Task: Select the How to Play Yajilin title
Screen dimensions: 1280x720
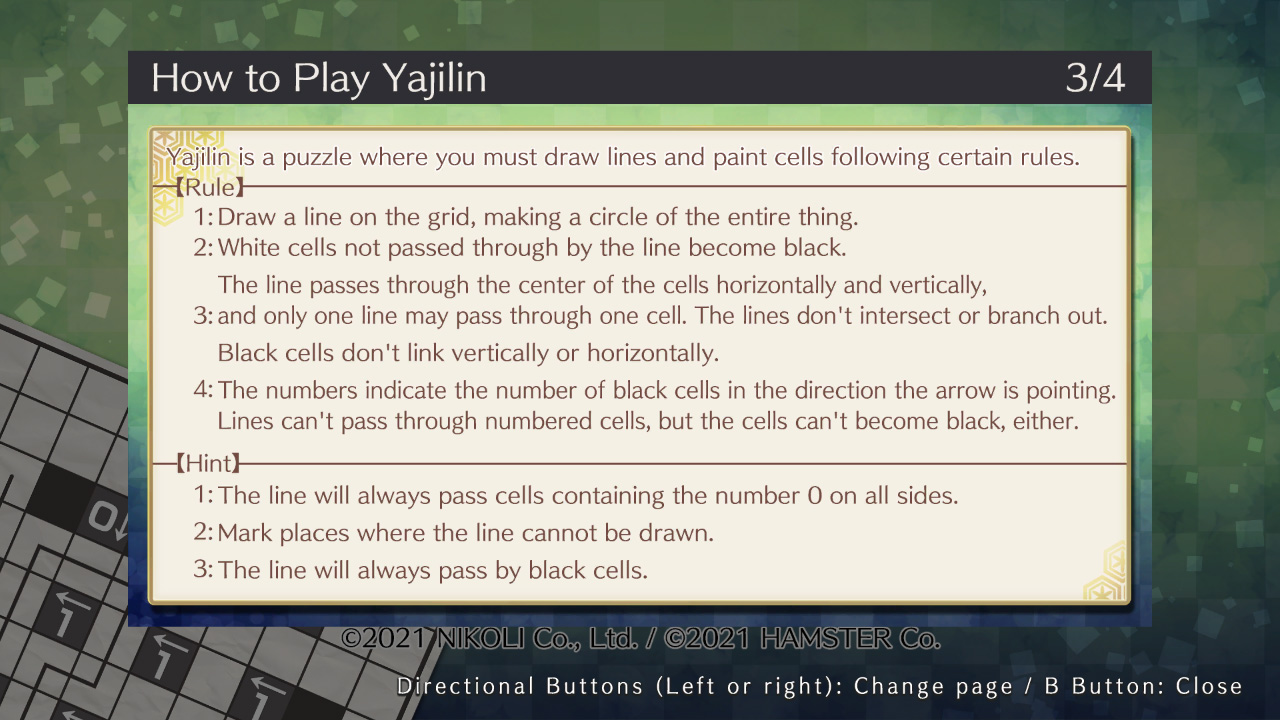Action: (x=317, y=77)
